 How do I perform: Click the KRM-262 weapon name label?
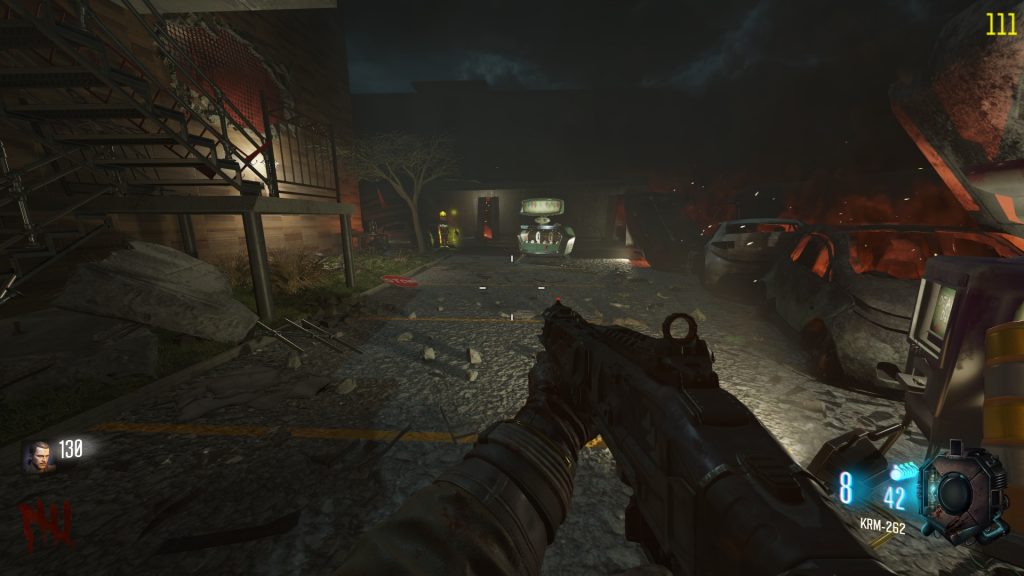(882, 526)
